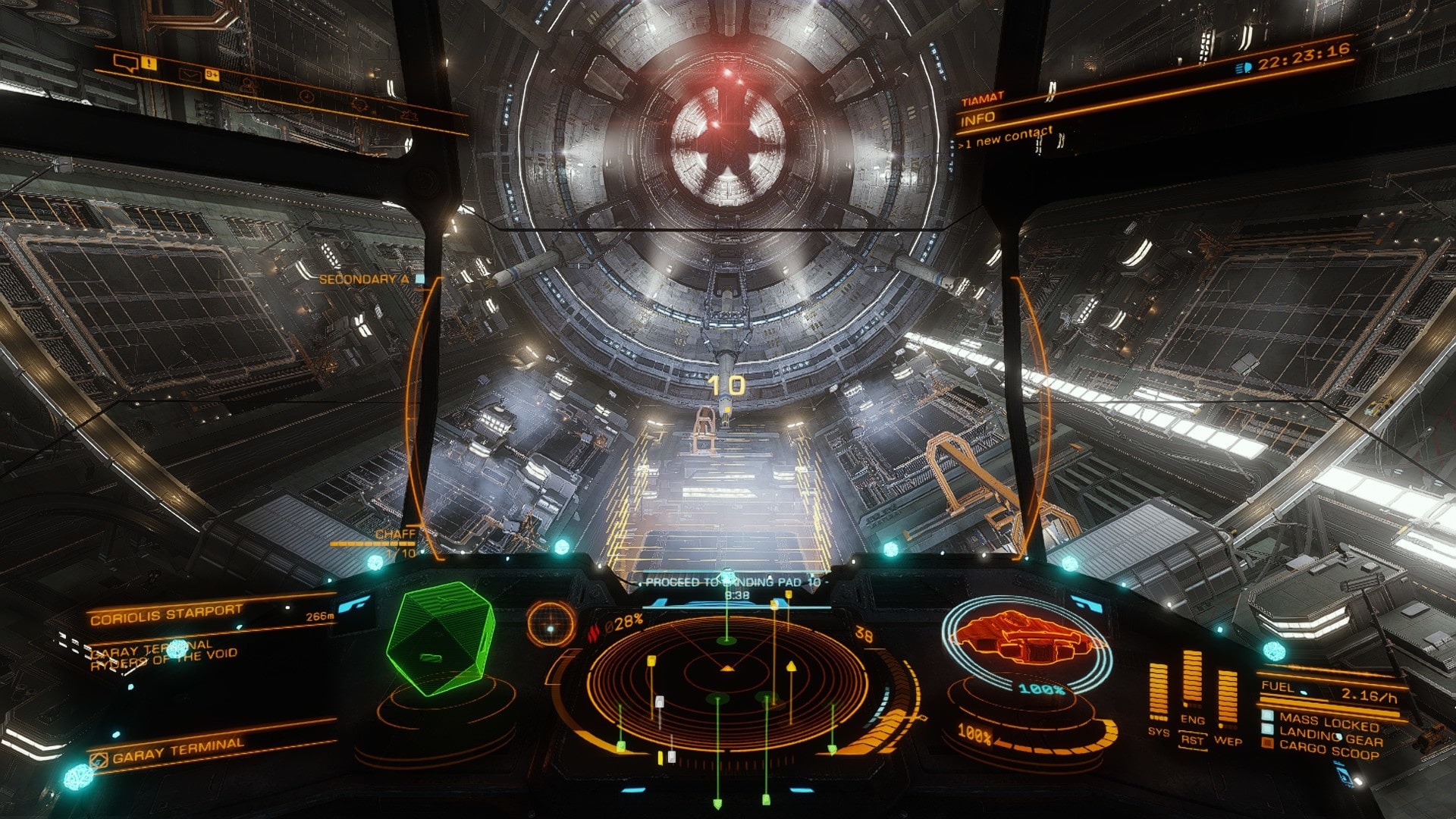Open the inbox envelope tab

point(189,74)
